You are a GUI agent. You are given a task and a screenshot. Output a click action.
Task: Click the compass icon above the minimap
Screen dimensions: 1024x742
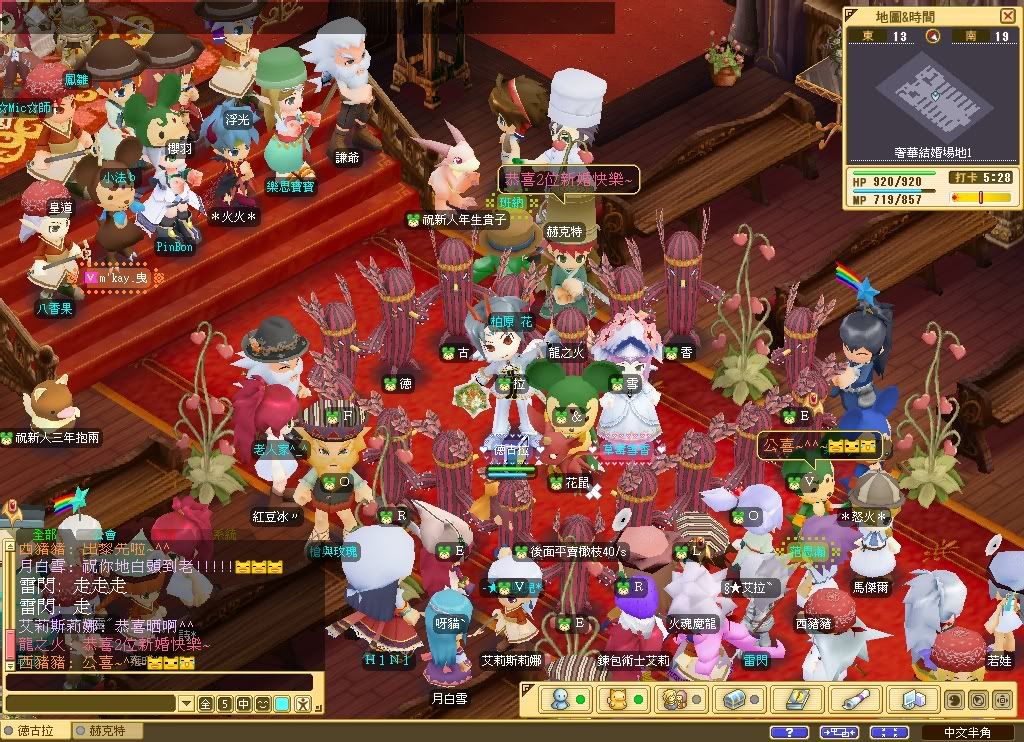pyautogui.click(x=932, y=36)
